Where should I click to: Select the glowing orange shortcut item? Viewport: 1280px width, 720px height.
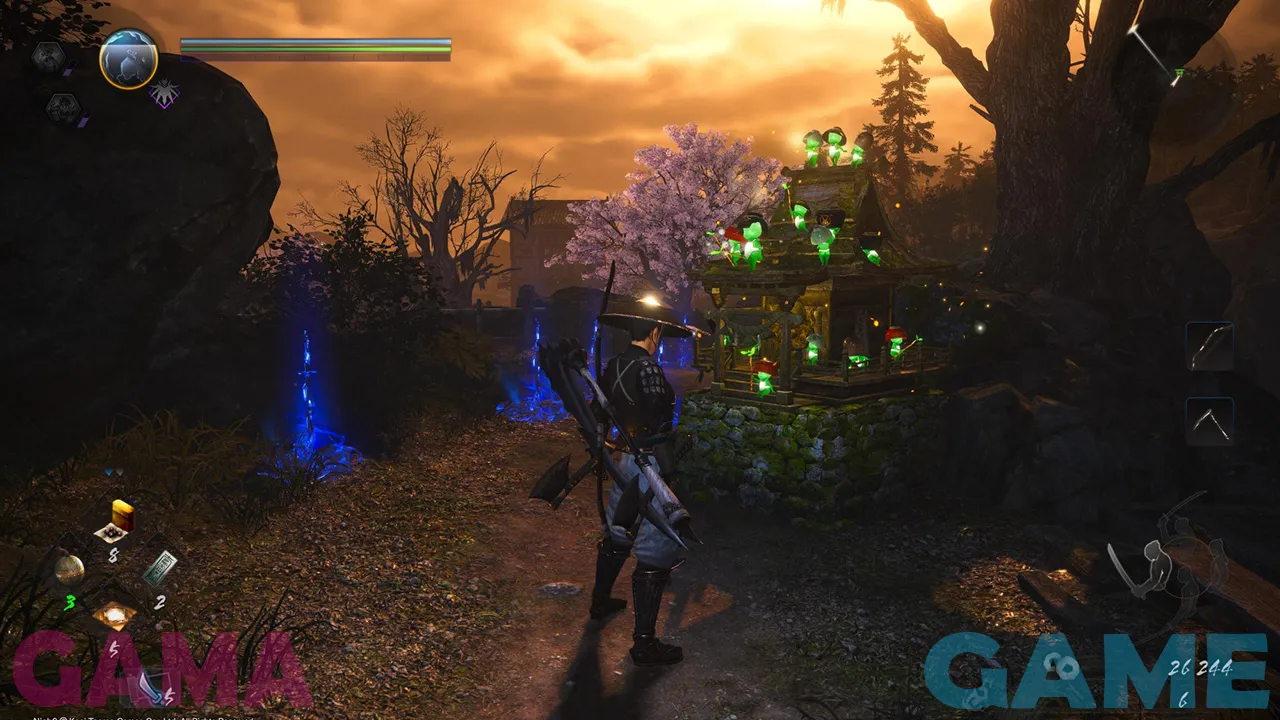point(114,616)
